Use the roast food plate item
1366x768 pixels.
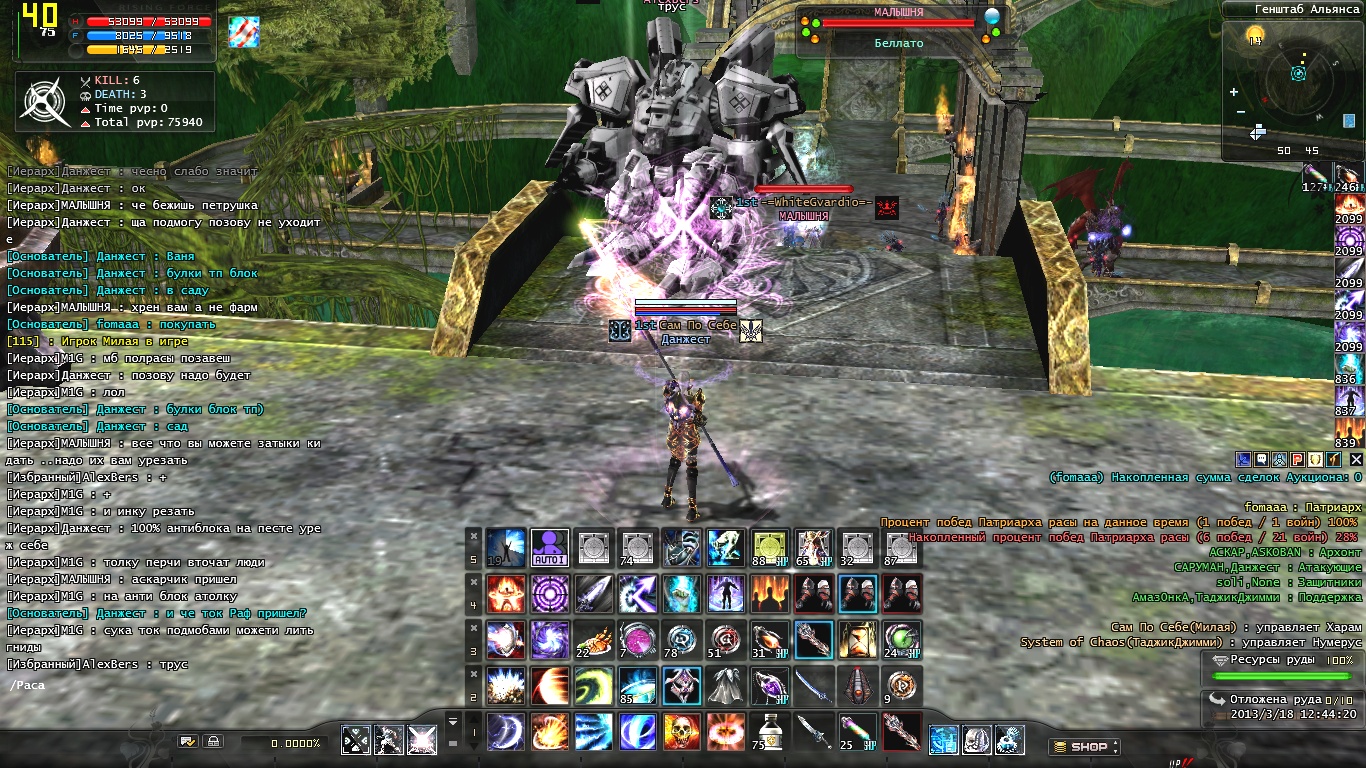click(x=593, y=640)
